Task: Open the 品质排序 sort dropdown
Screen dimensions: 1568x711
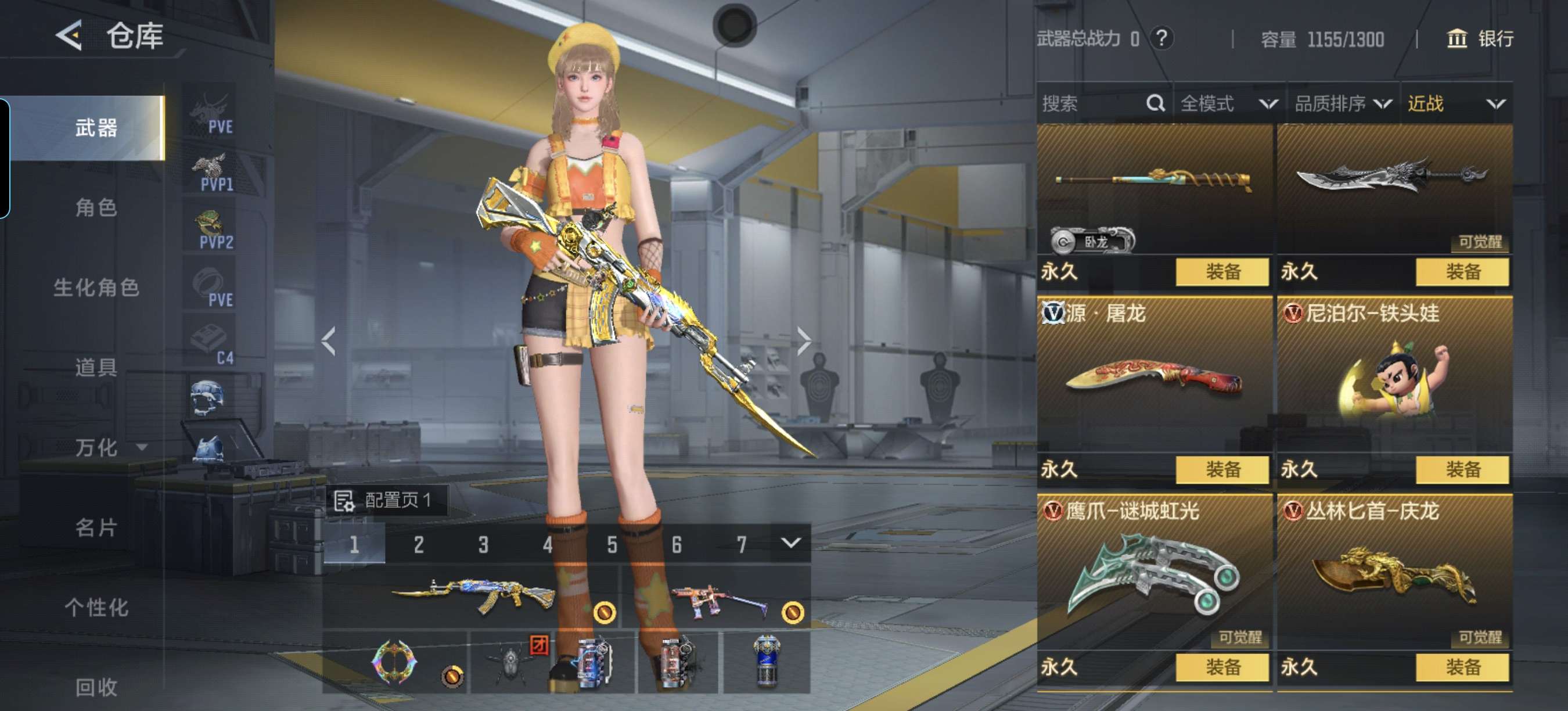Action: (1342, 103)
